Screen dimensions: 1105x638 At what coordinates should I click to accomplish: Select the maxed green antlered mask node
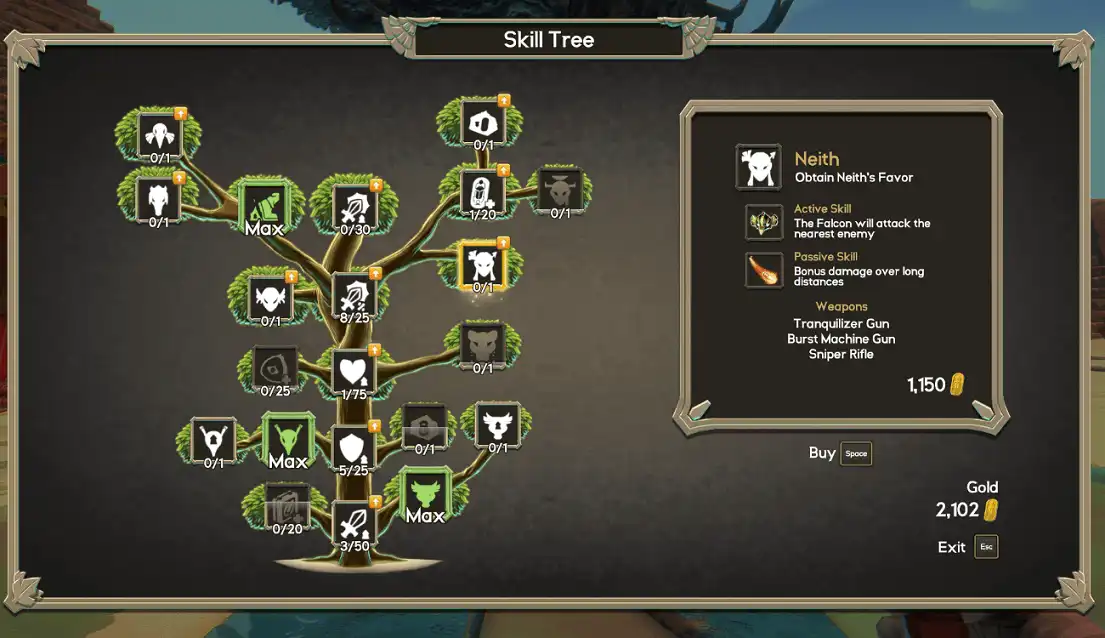click(288, 438)
